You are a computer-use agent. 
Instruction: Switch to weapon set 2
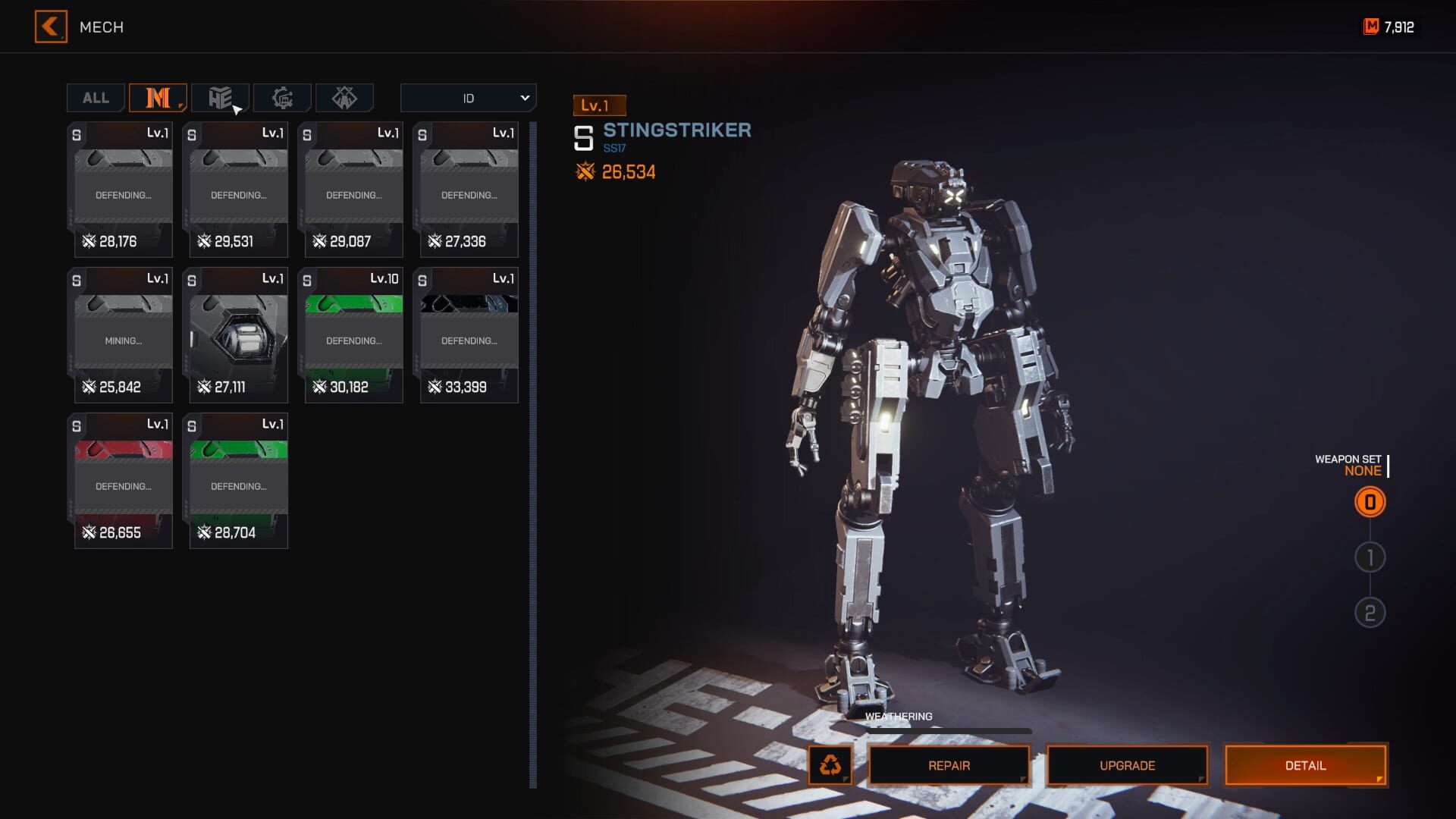1370,613
